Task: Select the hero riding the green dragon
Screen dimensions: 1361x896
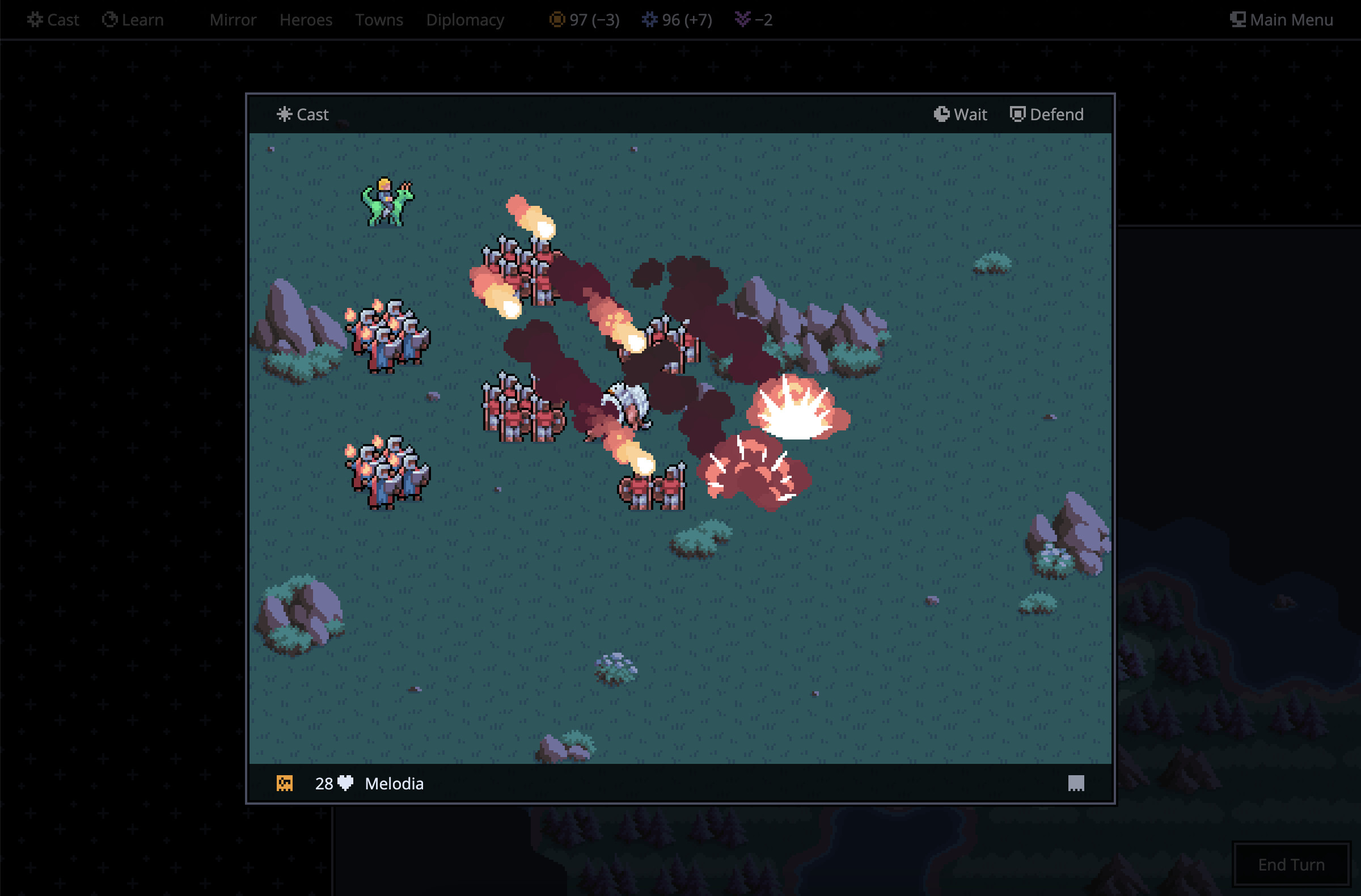Action: coord(386,203)
